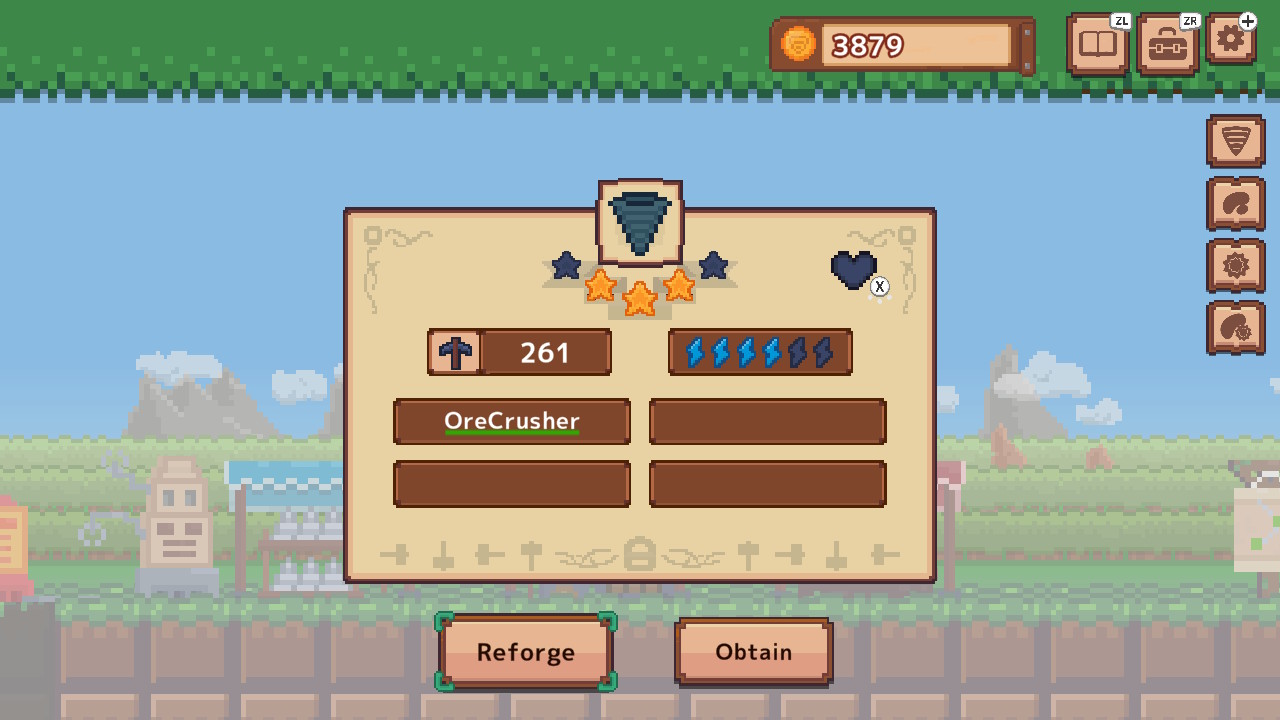Toggle the leftmost dark star rating

point(566,266)
